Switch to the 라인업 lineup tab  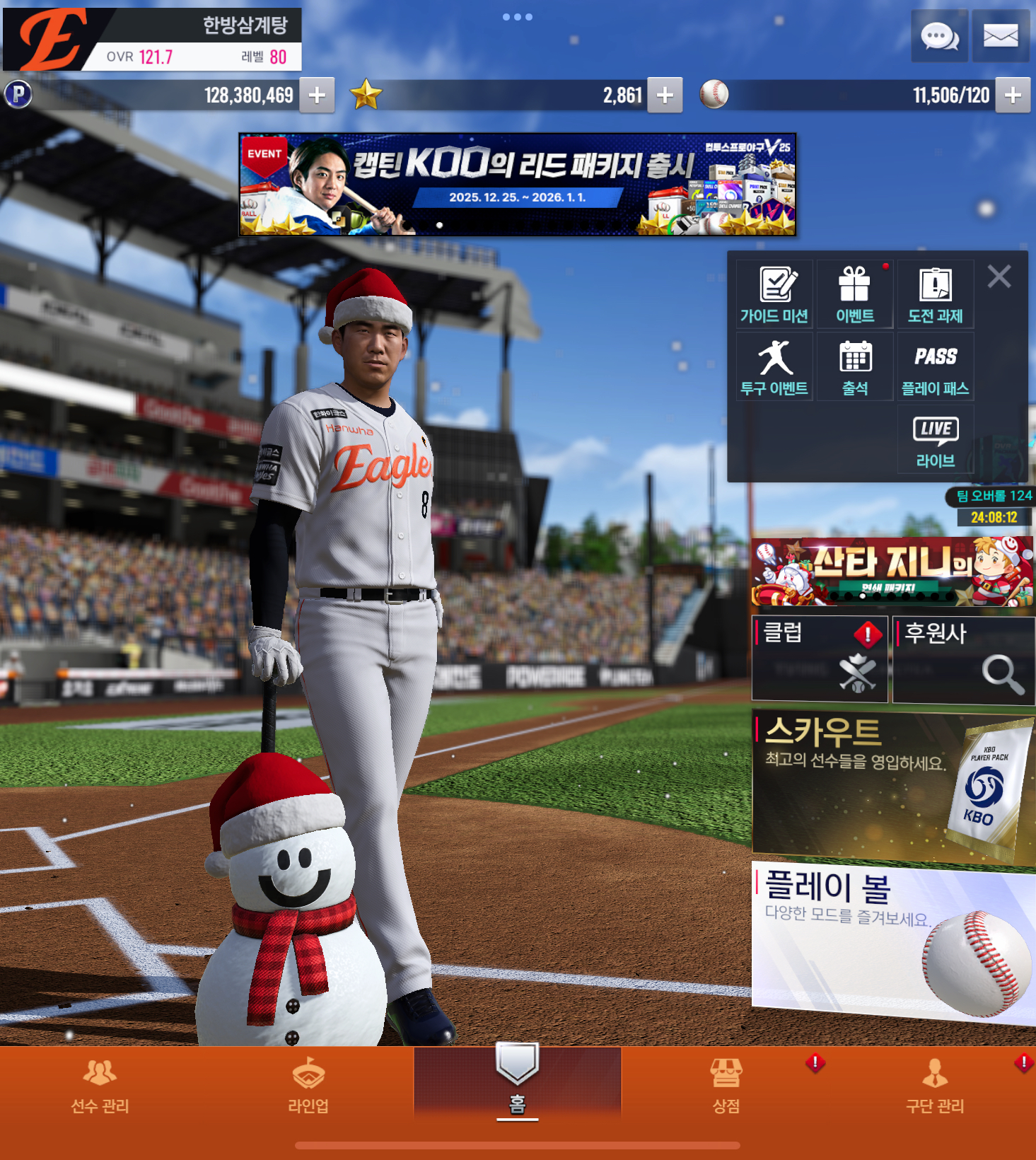pos(308,1085)
